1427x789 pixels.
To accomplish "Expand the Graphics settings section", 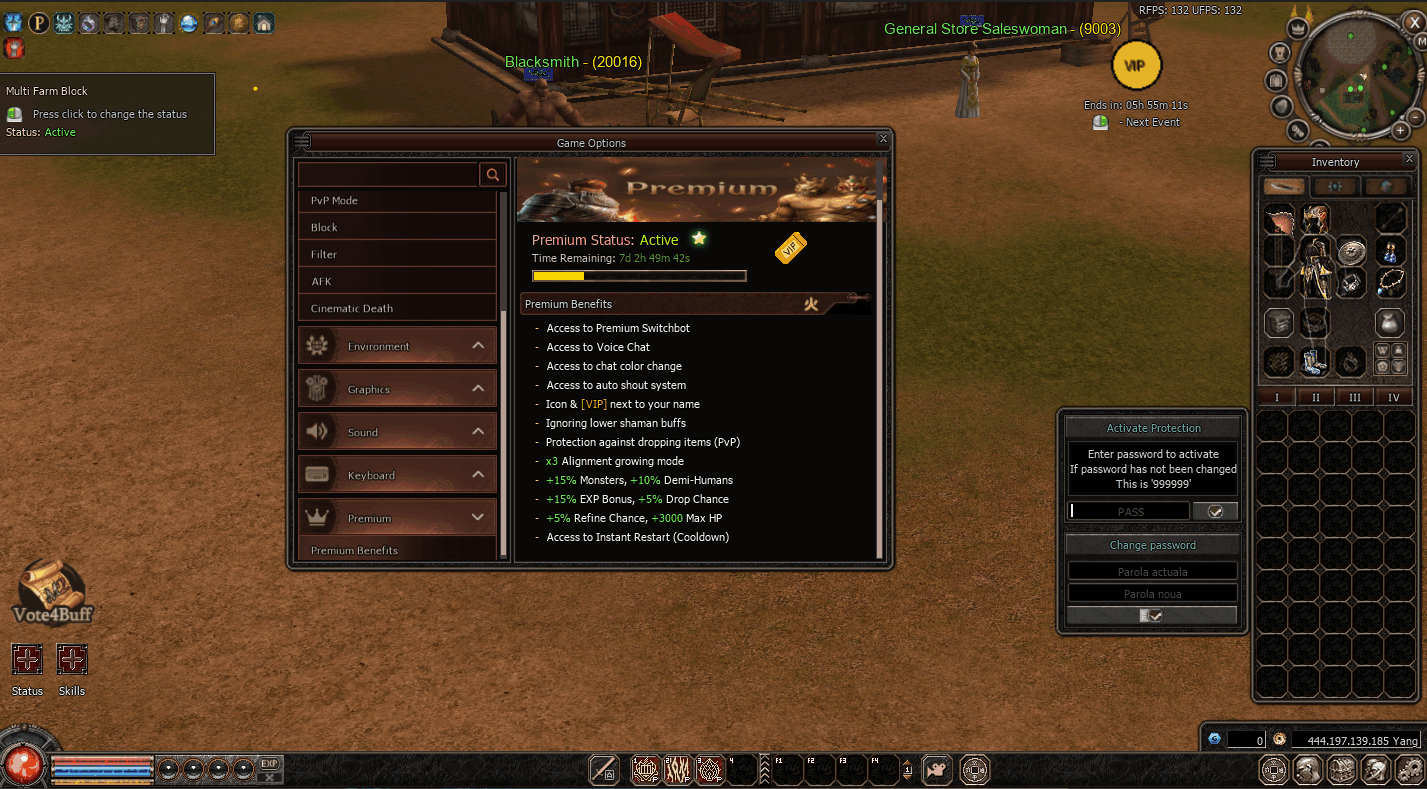I will (x=397, y=388).
